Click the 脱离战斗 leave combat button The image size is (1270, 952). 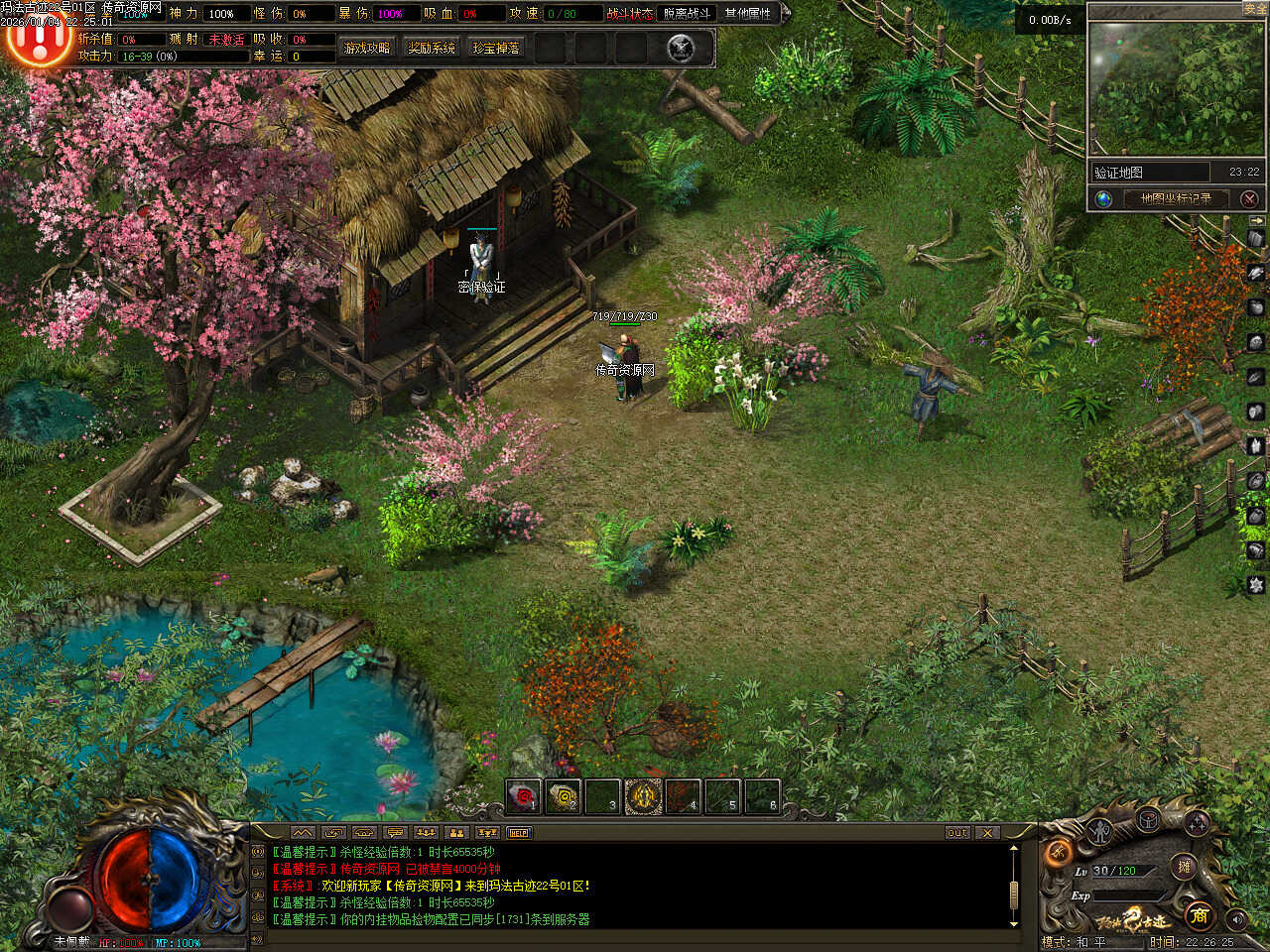tap(687, 14)
